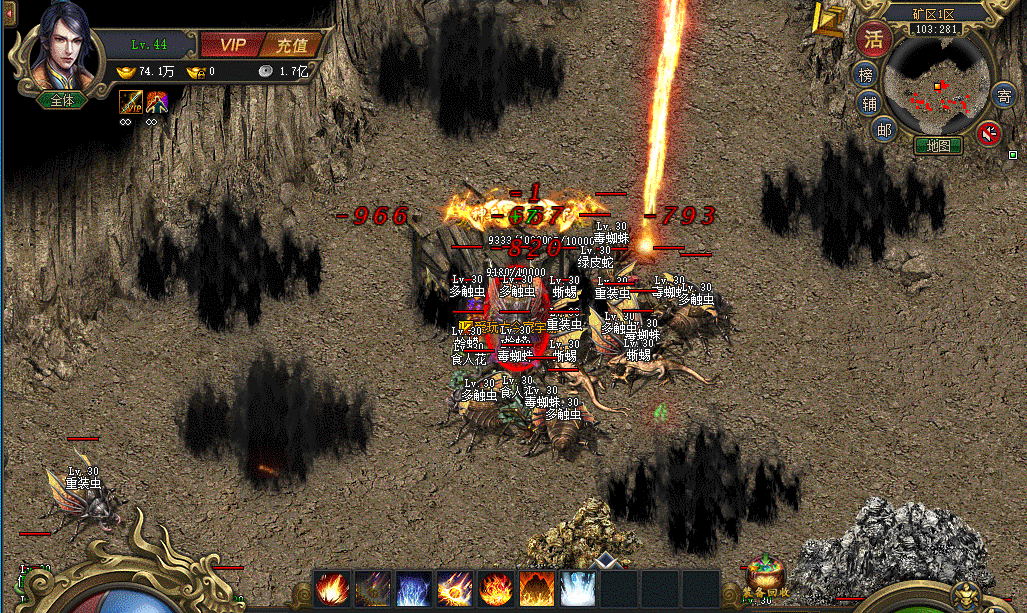
Task: Check mail with the 邮 button
Action: 883,128
